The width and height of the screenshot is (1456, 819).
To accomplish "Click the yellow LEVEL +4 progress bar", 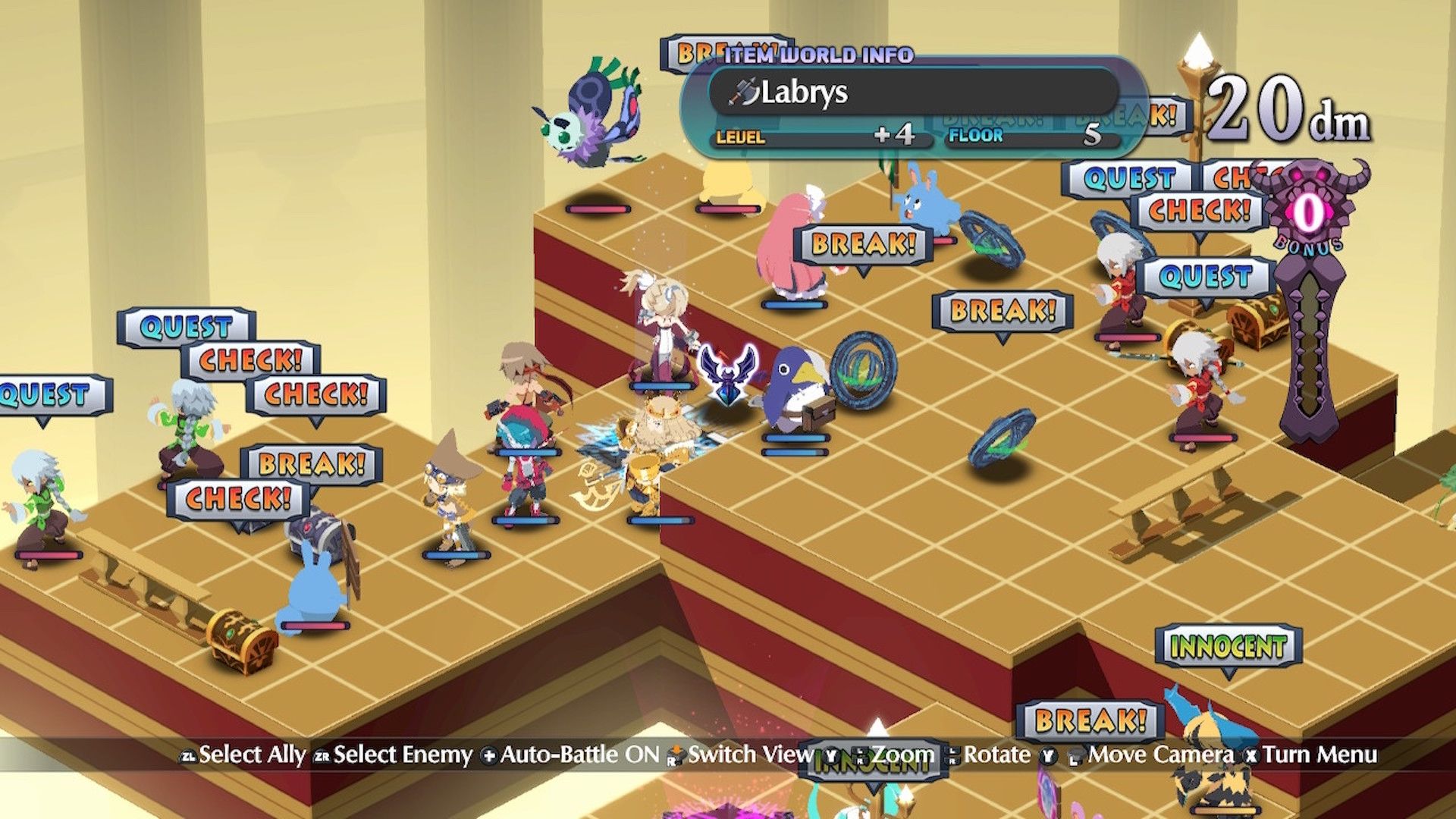I will [x=819, y=138].
